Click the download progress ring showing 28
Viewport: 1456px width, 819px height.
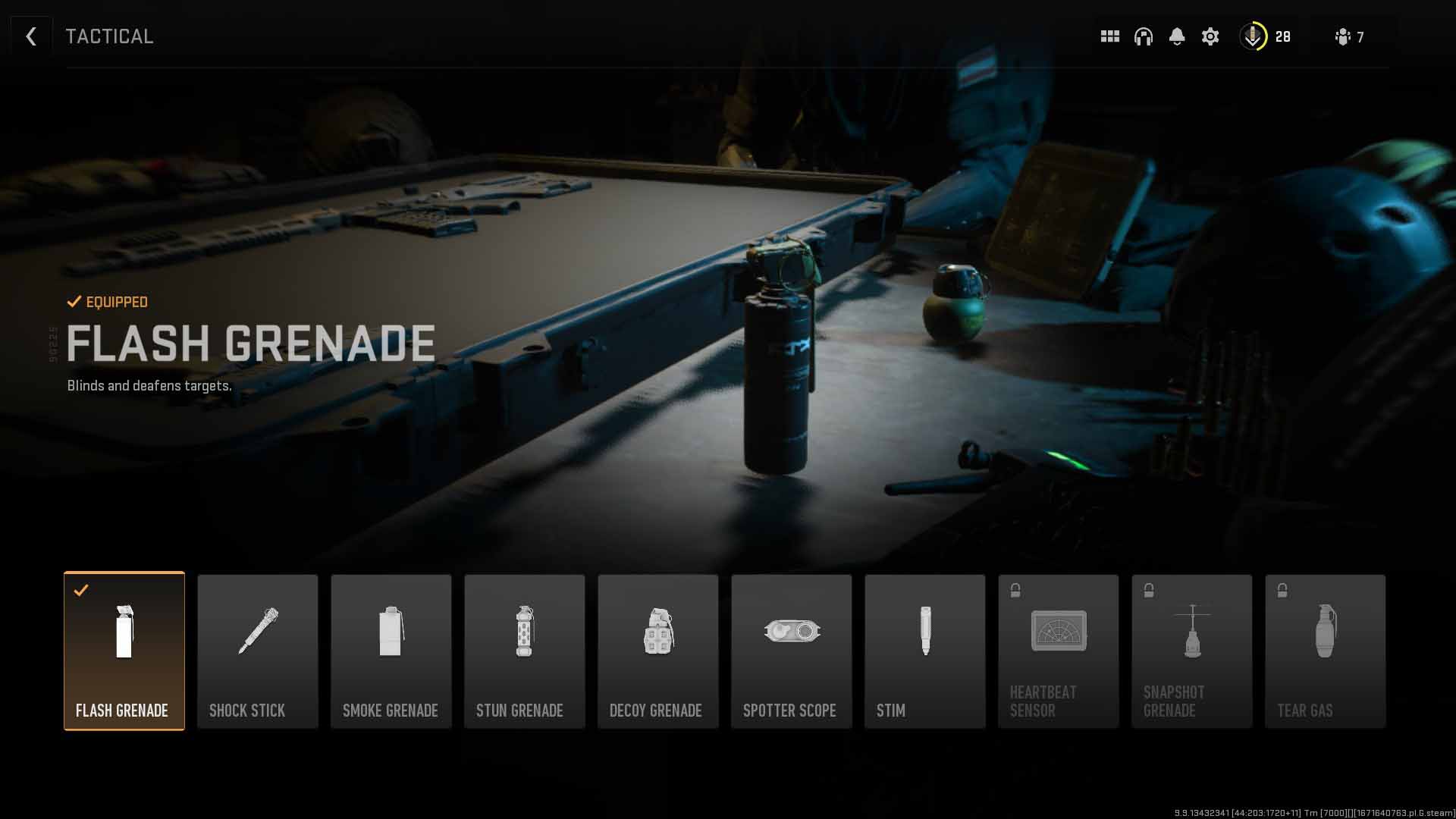pos(1254,36)
